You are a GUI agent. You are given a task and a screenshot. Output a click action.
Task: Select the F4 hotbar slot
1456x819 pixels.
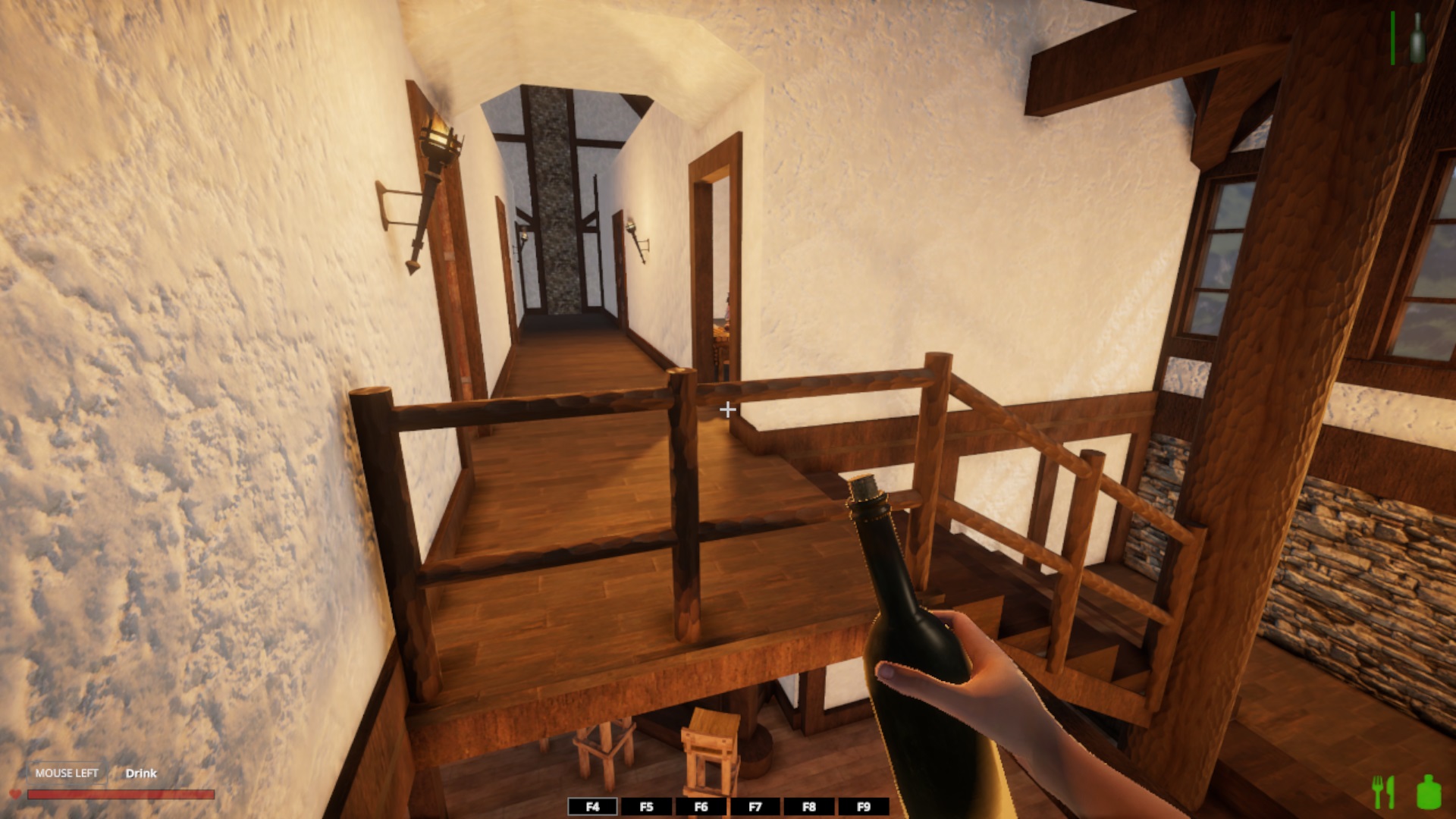click(x=592, y=807)
